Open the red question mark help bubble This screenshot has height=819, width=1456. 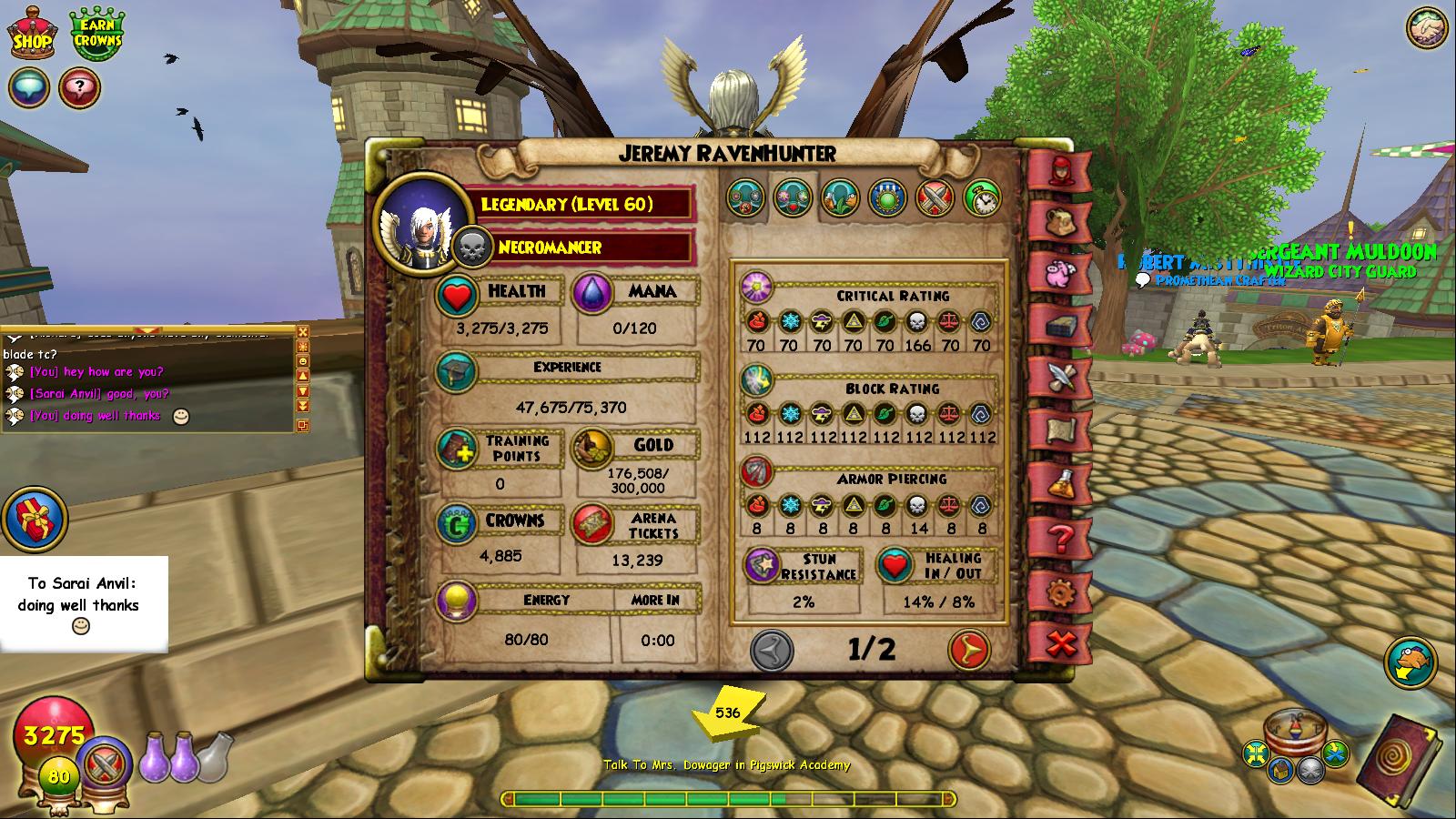tap(80, 88)
